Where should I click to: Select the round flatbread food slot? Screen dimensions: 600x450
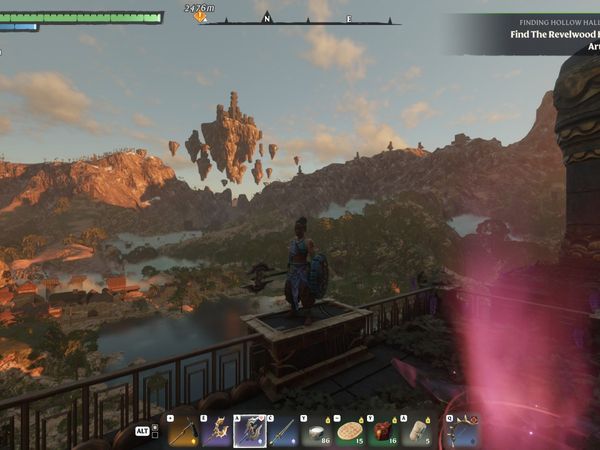350,431
